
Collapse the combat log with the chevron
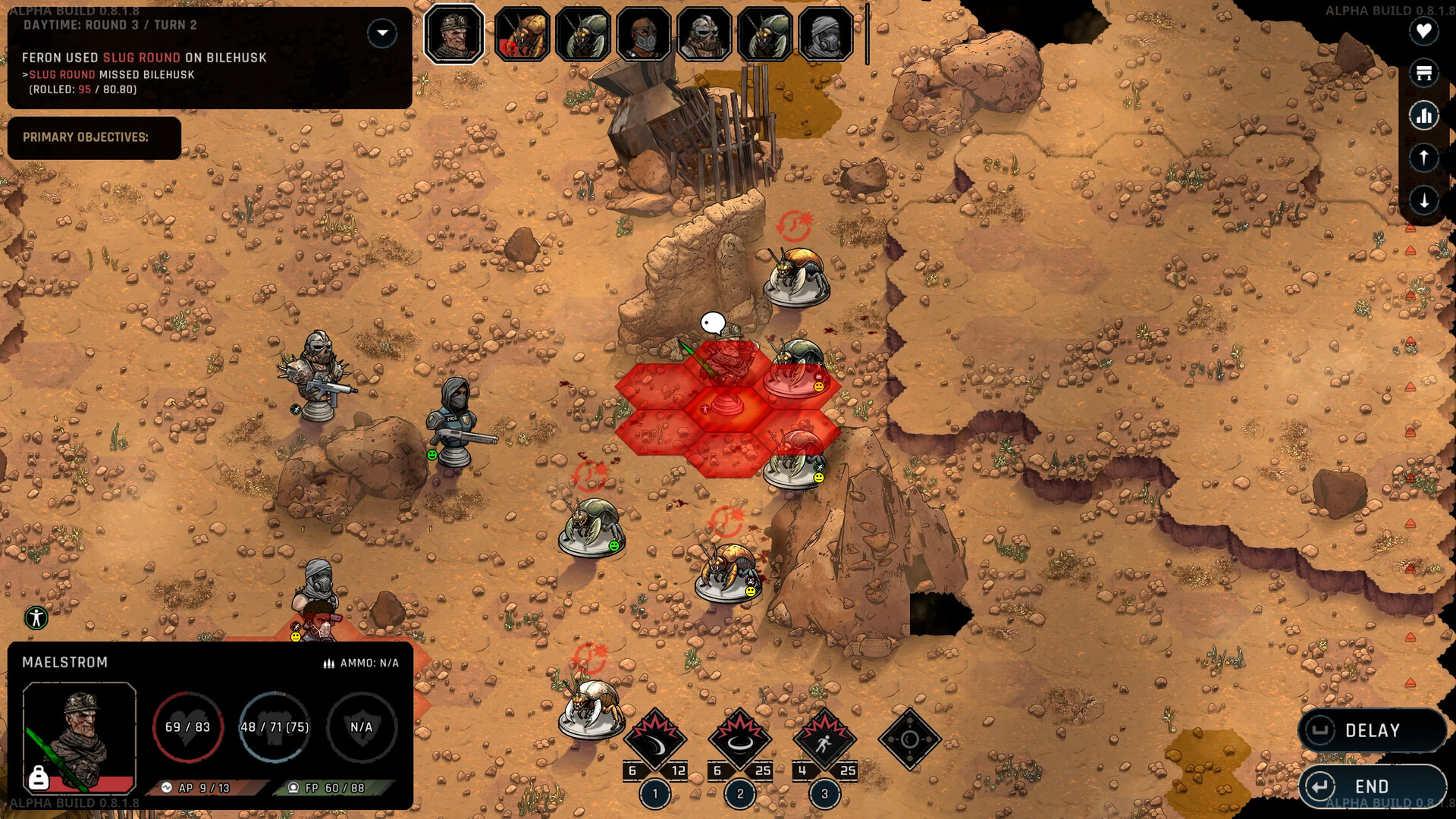pyautogui.click(x=382, y=33)
